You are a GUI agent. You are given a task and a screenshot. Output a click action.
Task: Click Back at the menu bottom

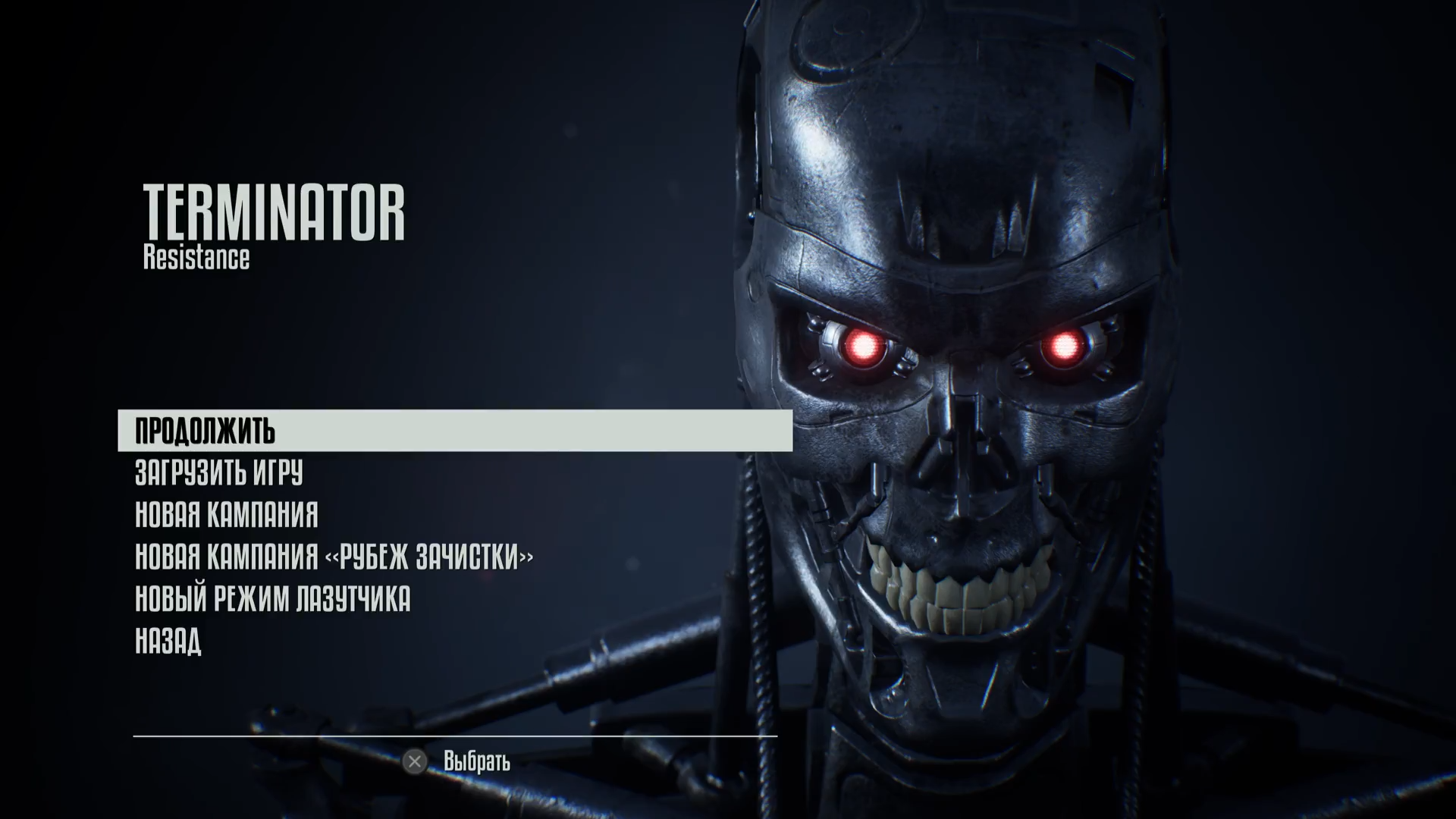[168, 640]
